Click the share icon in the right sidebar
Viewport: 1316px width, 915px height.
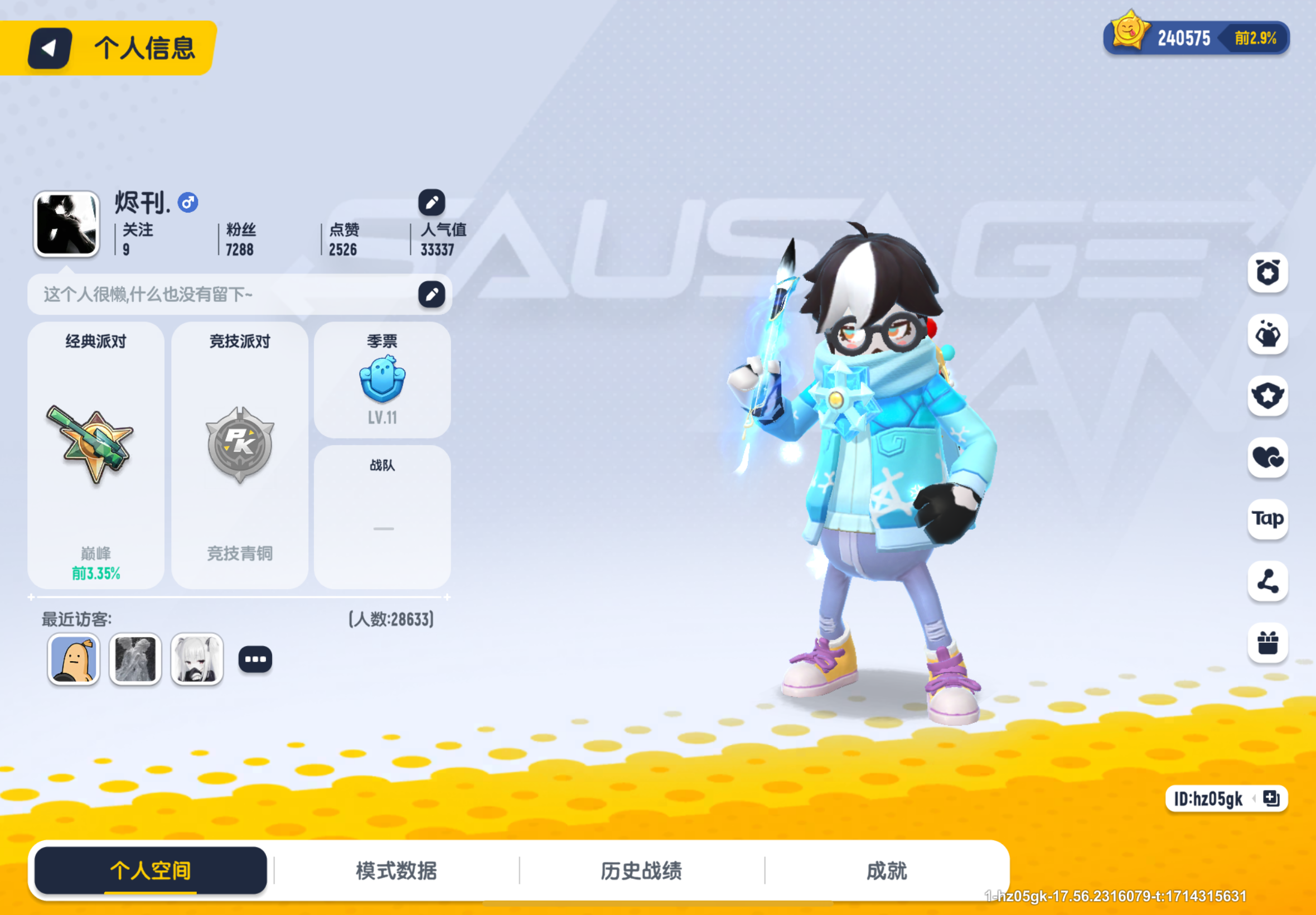pyautogui.click(x=1268, y=581)
